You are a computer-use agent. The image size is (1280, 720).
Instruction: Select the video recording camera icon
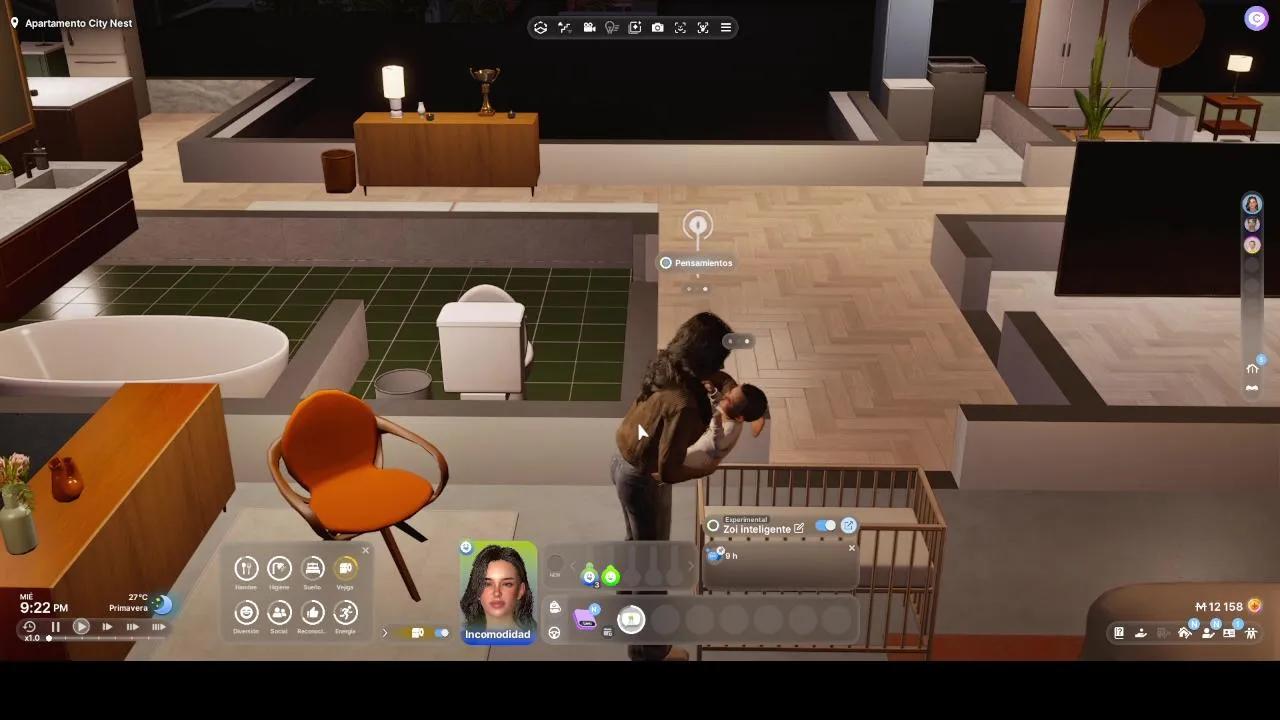(x=589, y=27)
